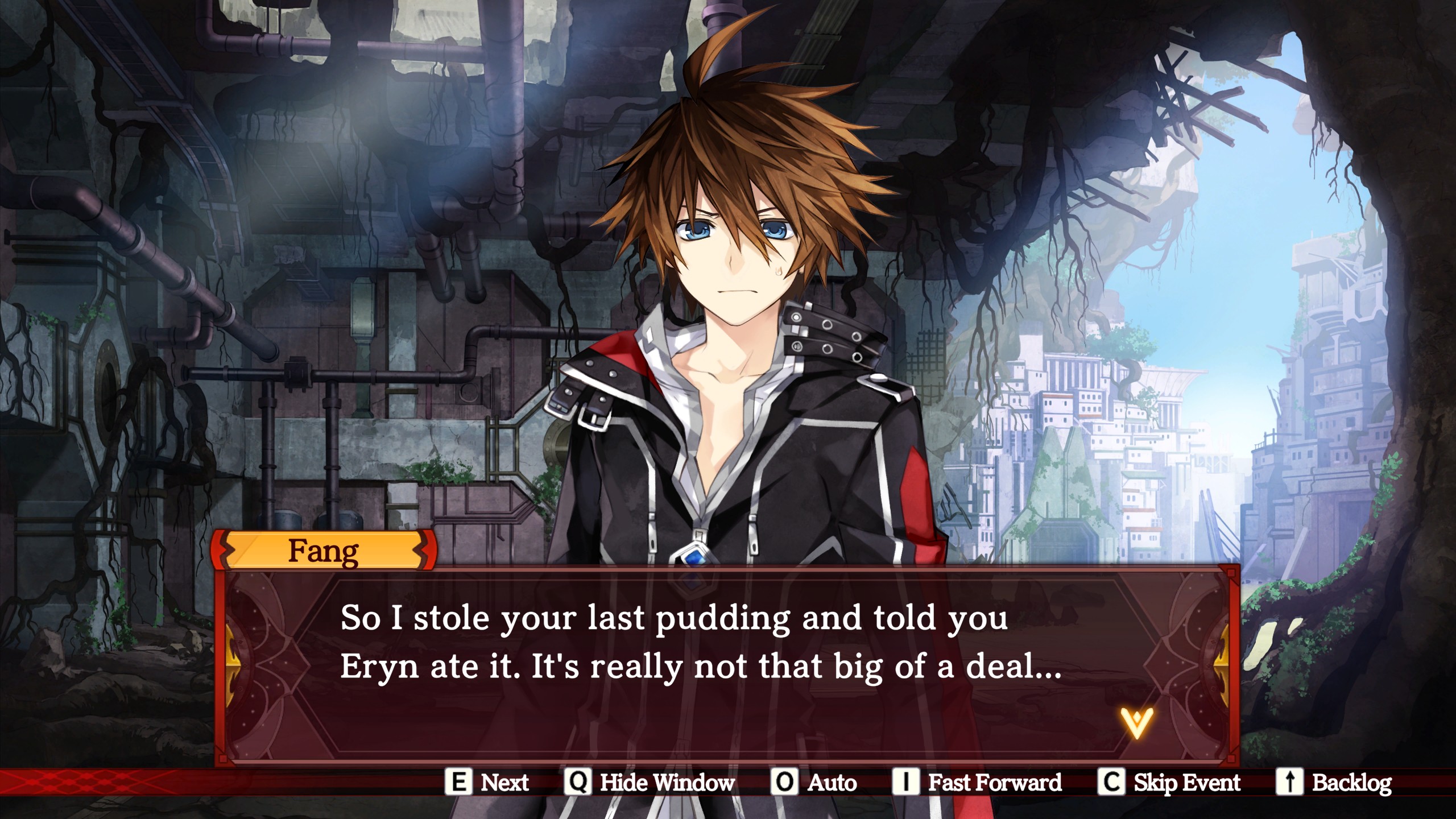The height and width of the screenshot is (819, 1456).
Task: Advance dialogue with the golden arrow indicator
Action: 1136,723
